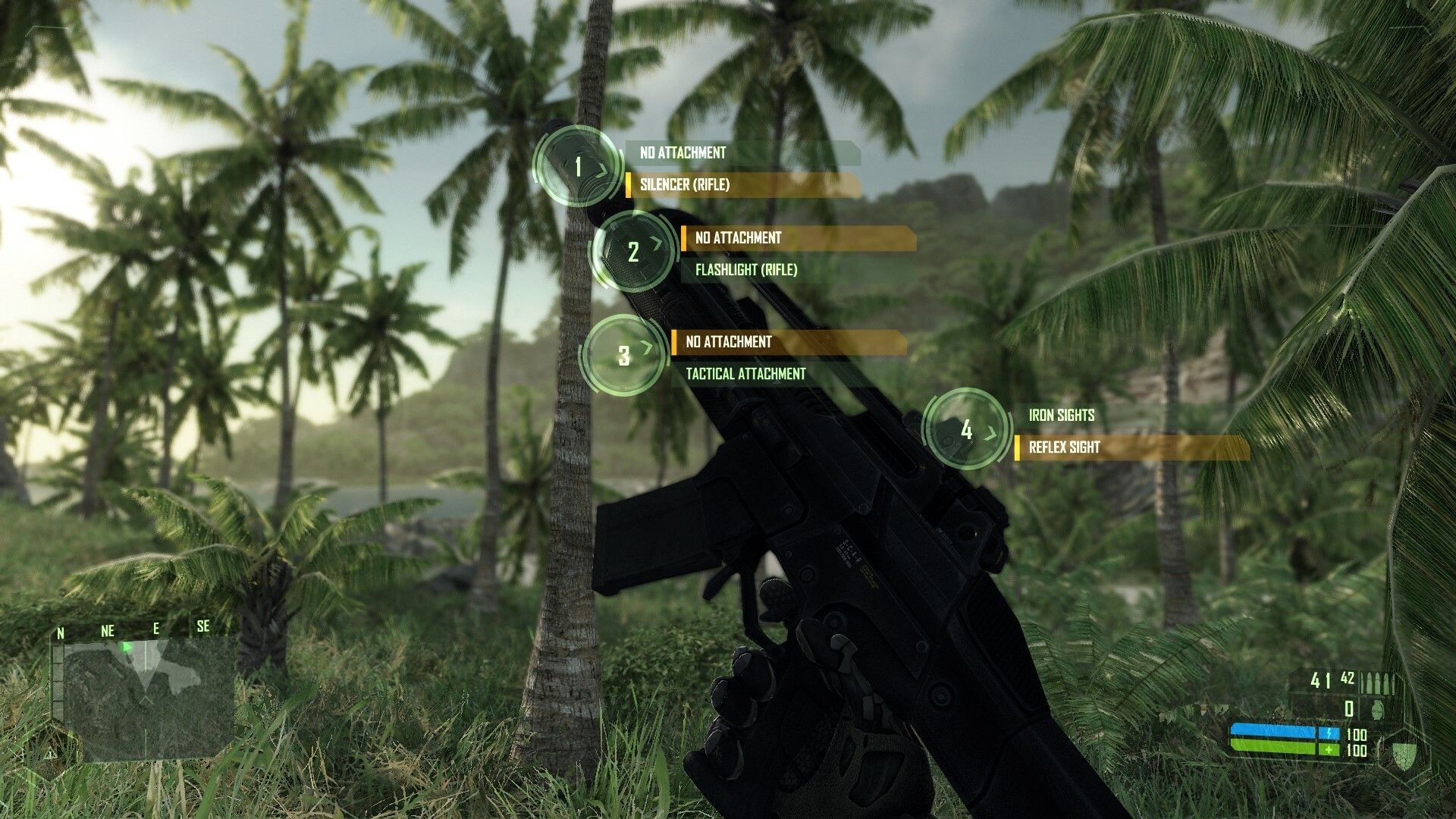Screen dimensions: 1456x819
Task: Choose Iron Sights from slot 4 menu
Action: click(1062, 415)
